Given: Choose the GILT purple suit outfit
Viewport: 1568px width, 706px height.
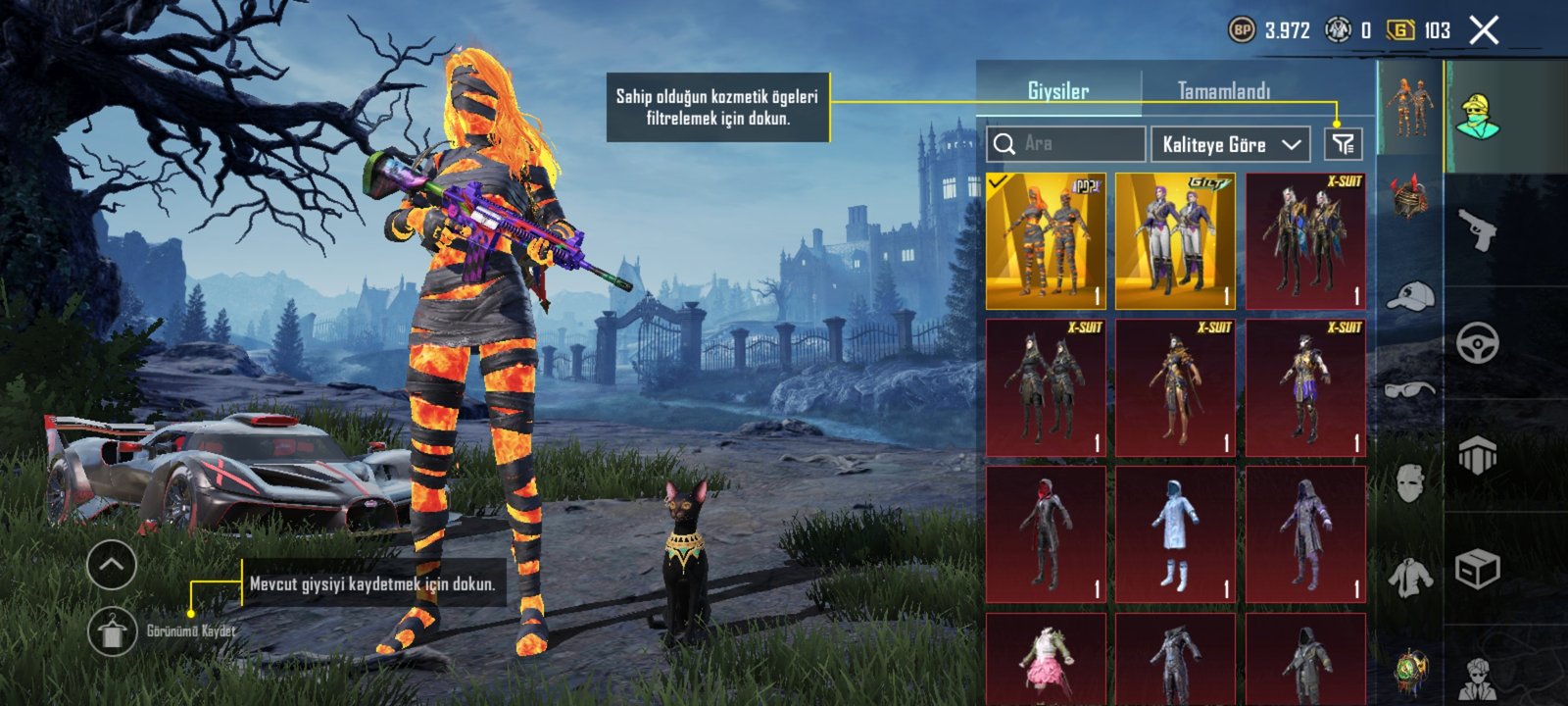Looking at the screenshot, I should tap(1175, 241).
